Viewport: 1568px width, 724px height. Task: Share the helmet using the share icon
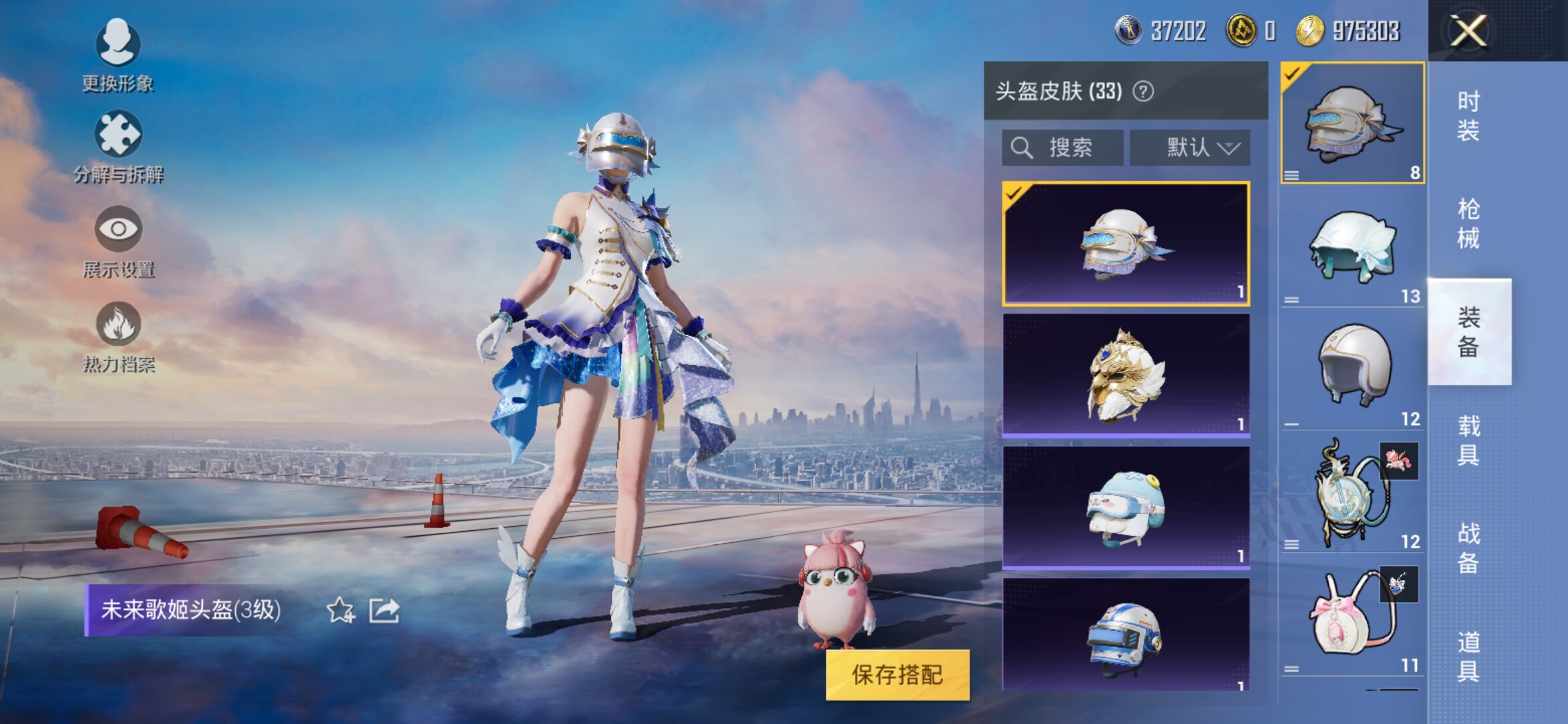click(385, 610)
